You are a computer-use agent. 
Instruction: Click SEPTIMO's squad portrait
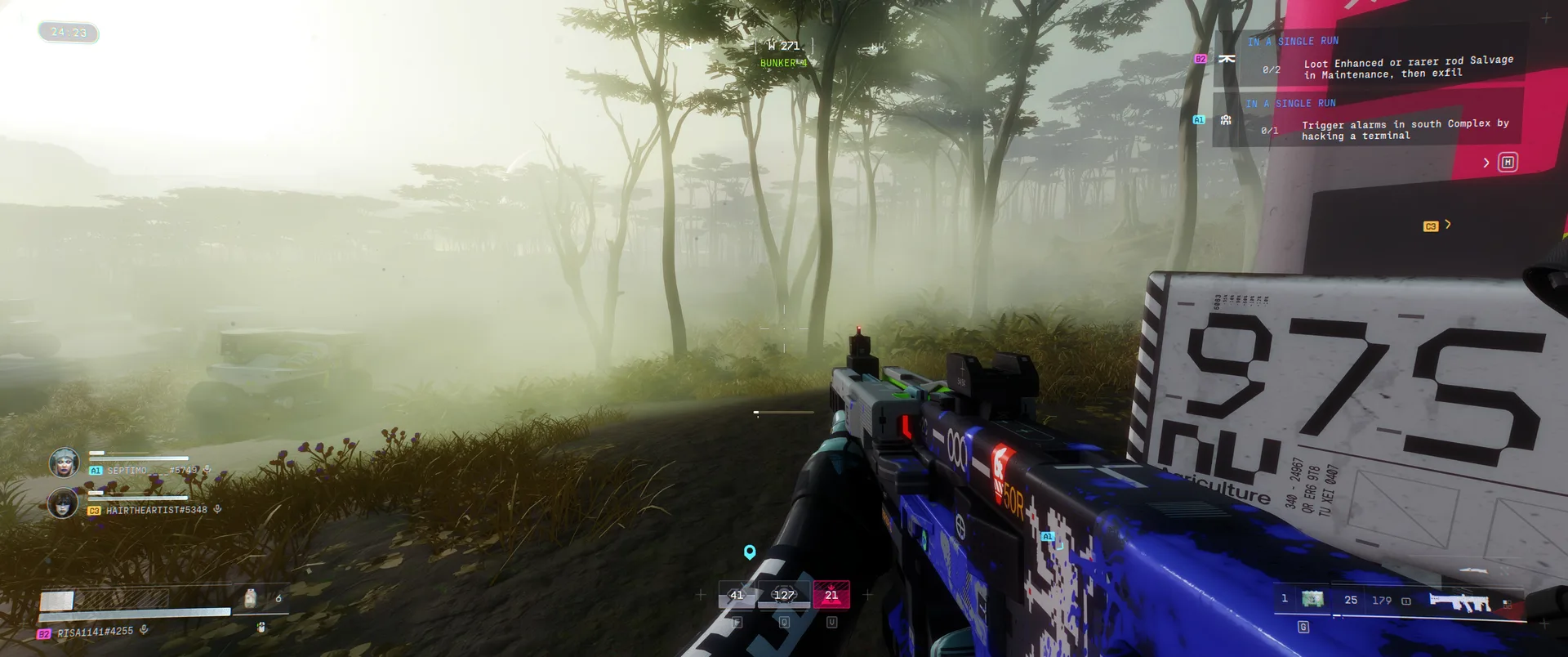tap(64, 463)
